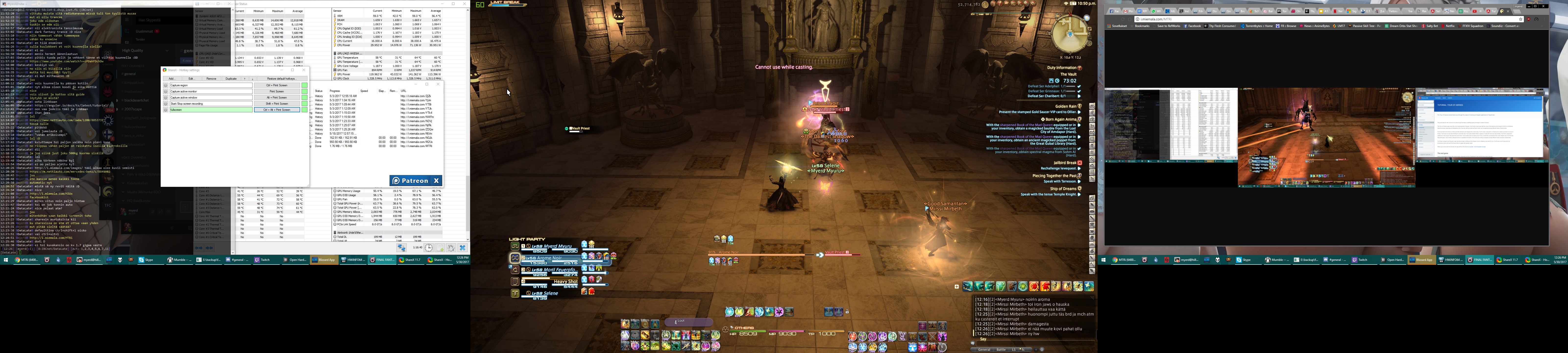
Task: Click the Loot notification button
Action: tap(688, 321)
